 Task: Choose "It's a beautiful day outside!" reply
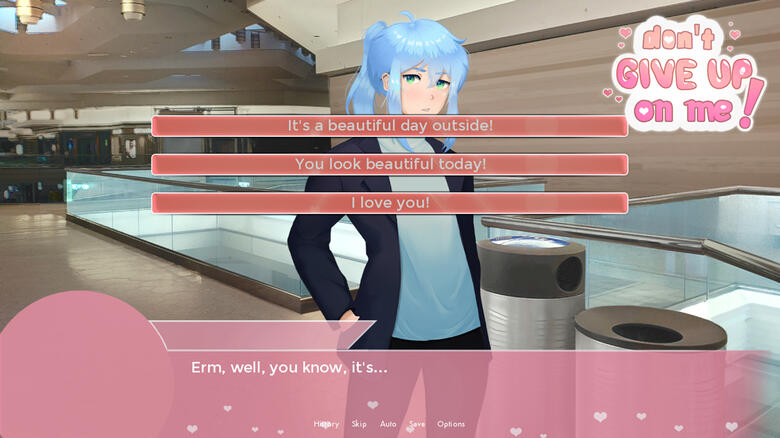(390, 126)
